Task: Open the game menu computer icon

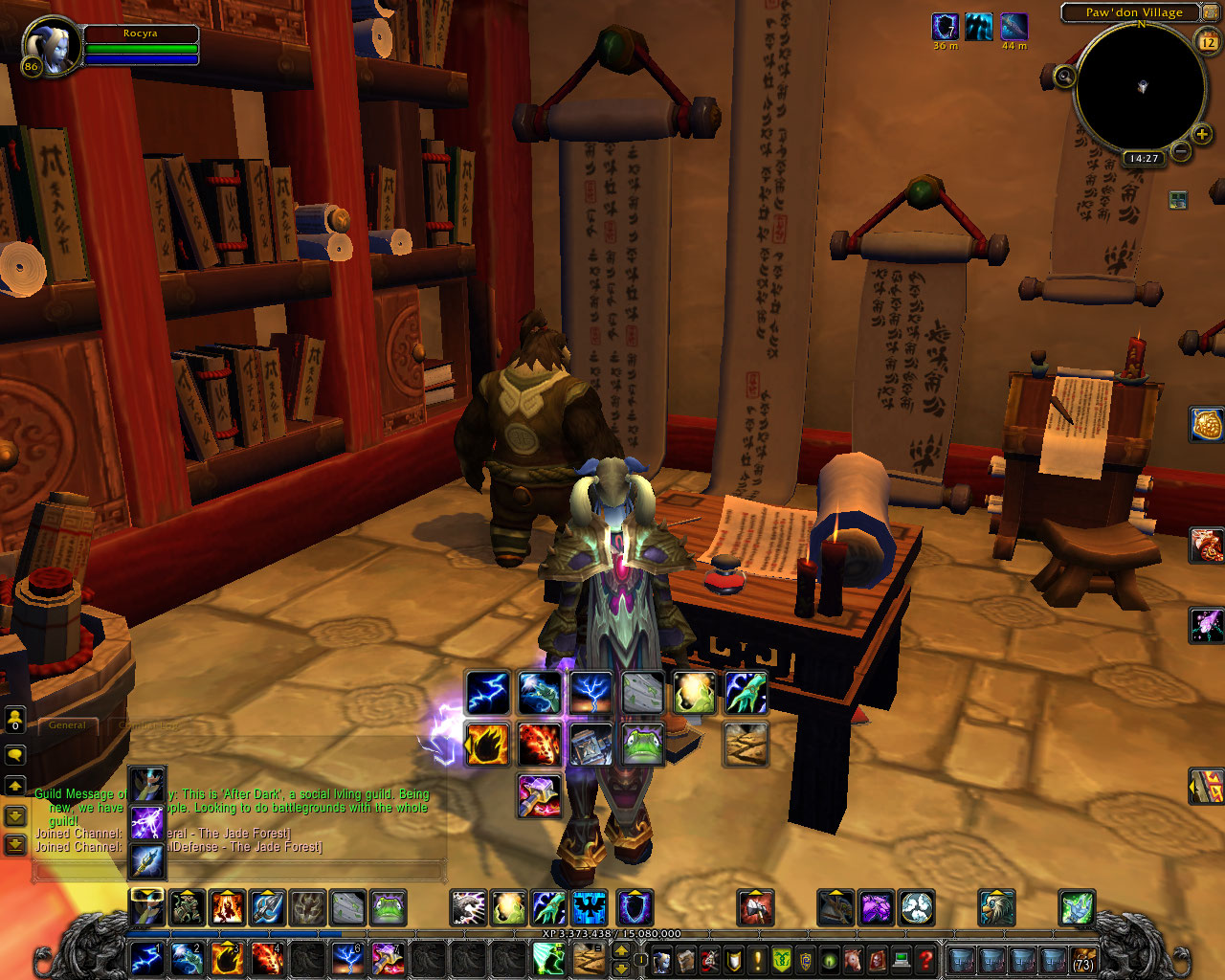Action: click(x=901, y=959)
